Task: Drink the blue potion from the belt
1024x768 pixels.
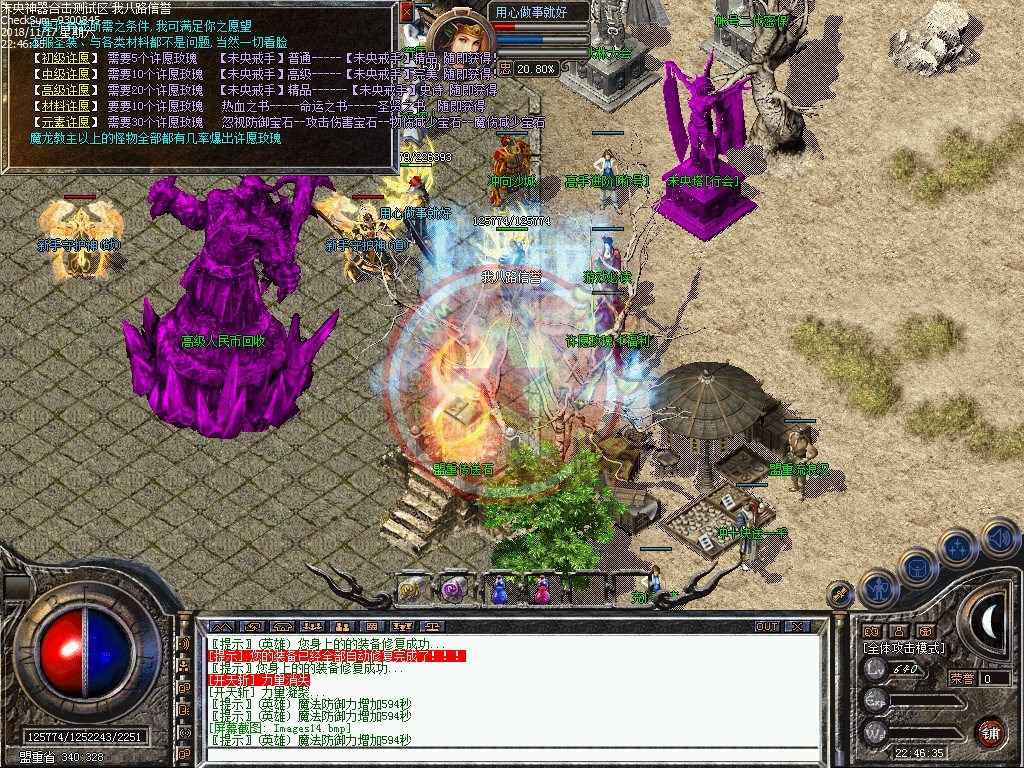Action: 498,589
